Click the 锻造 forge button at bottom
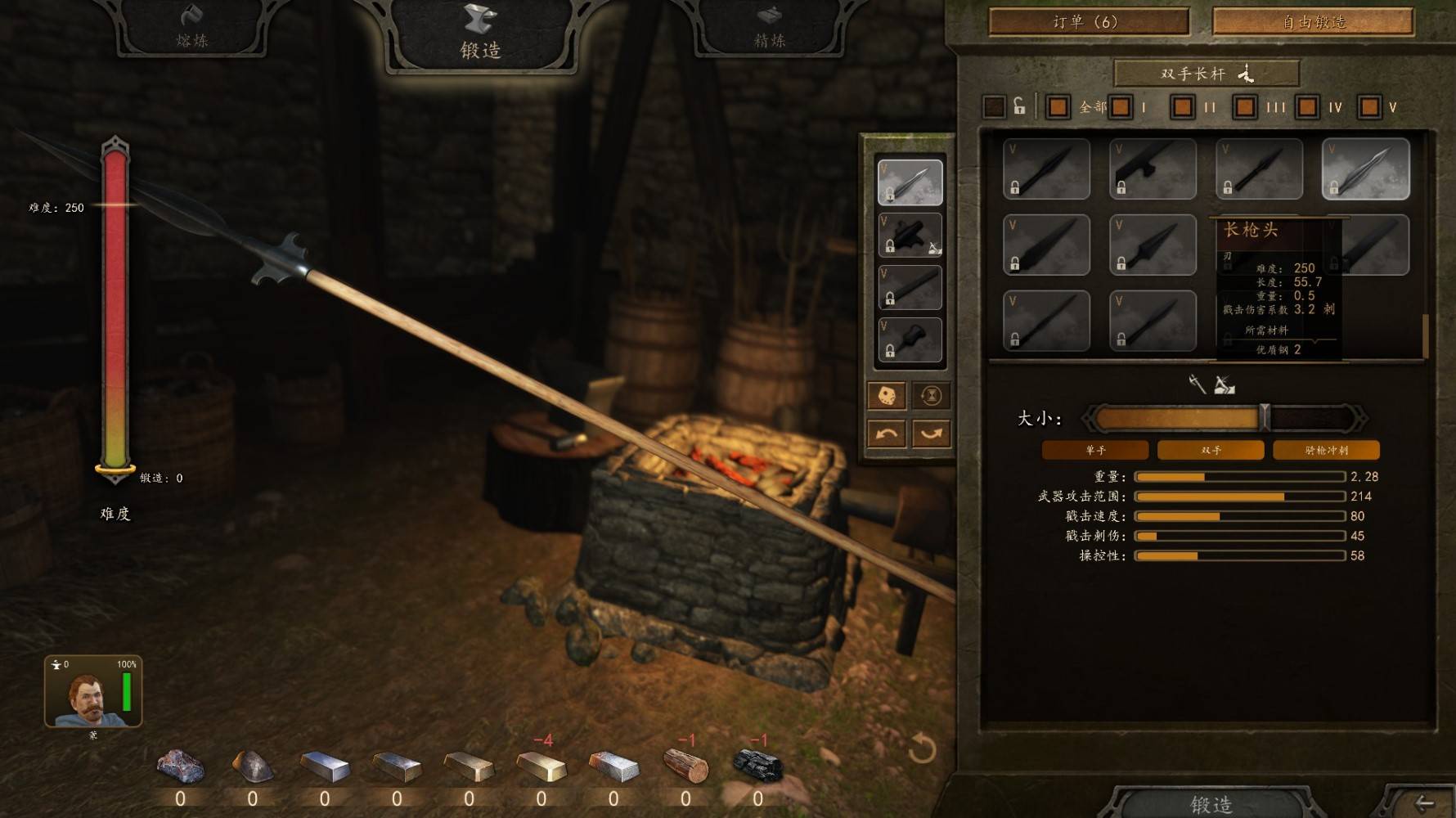 [1210, 803]
